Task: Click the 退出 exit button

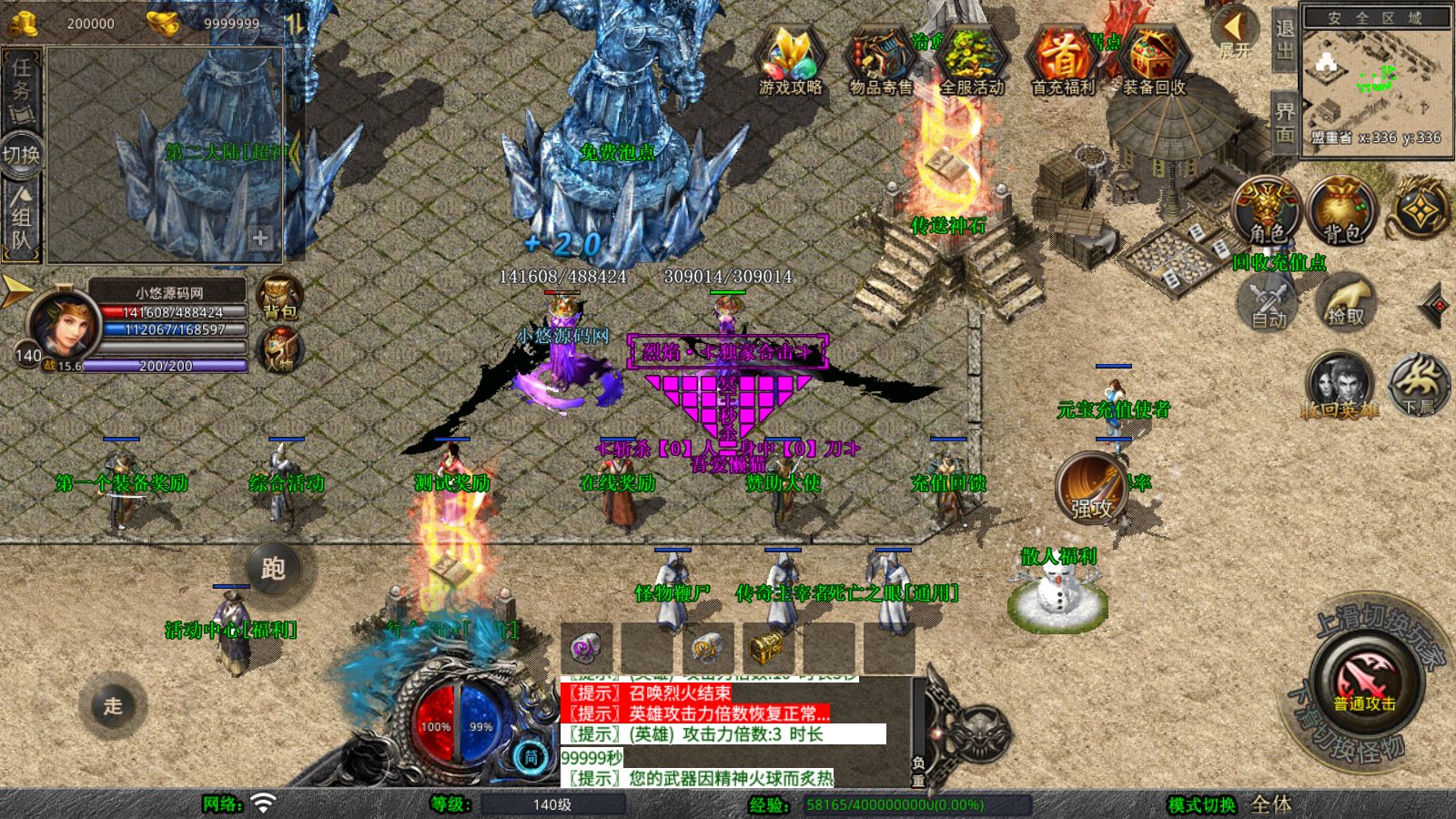Action: click(x=1284, y=40)
